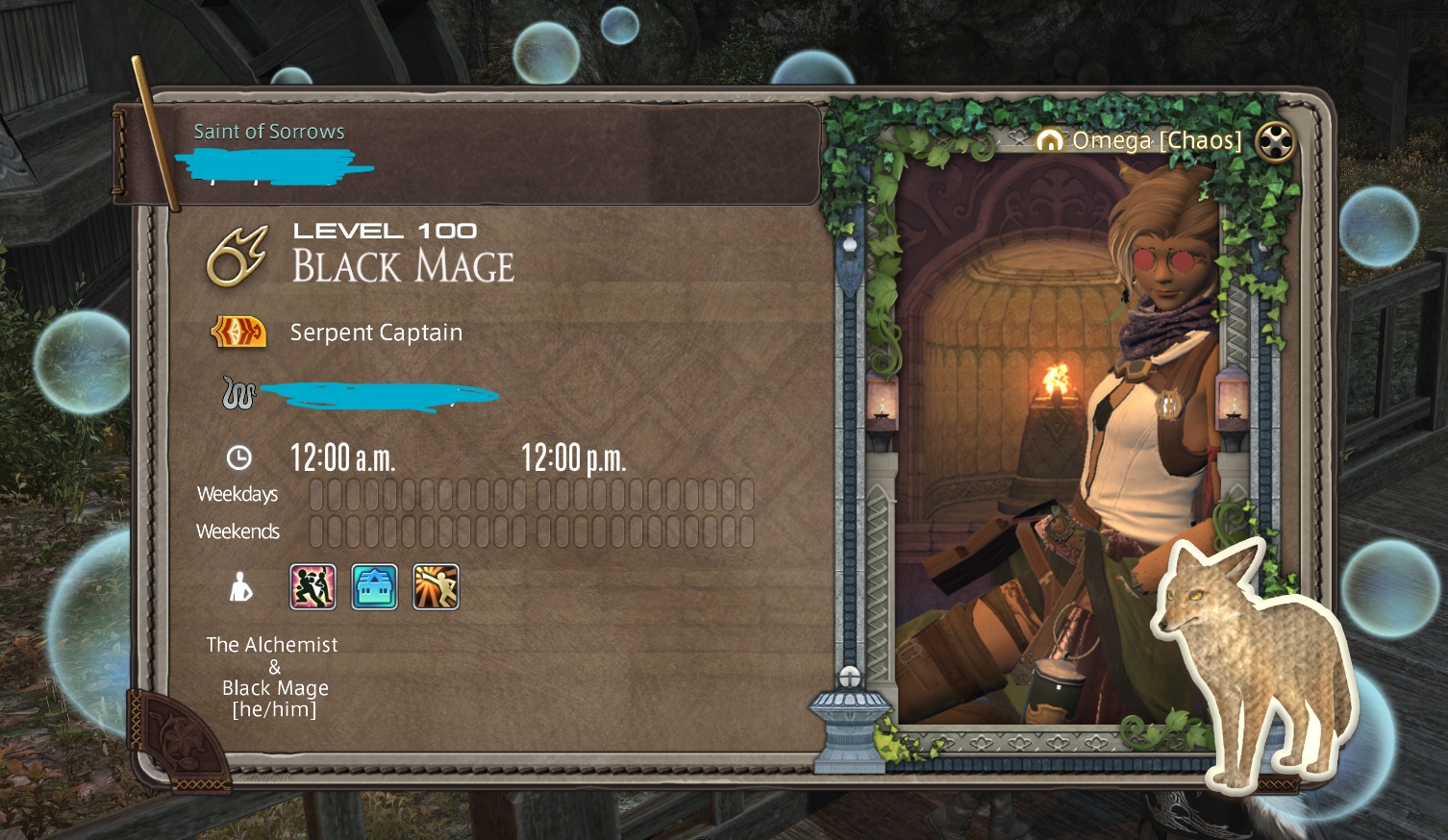1448x840 pixels.
Task: Select the blue house activity icon
Action: (375, 586)
